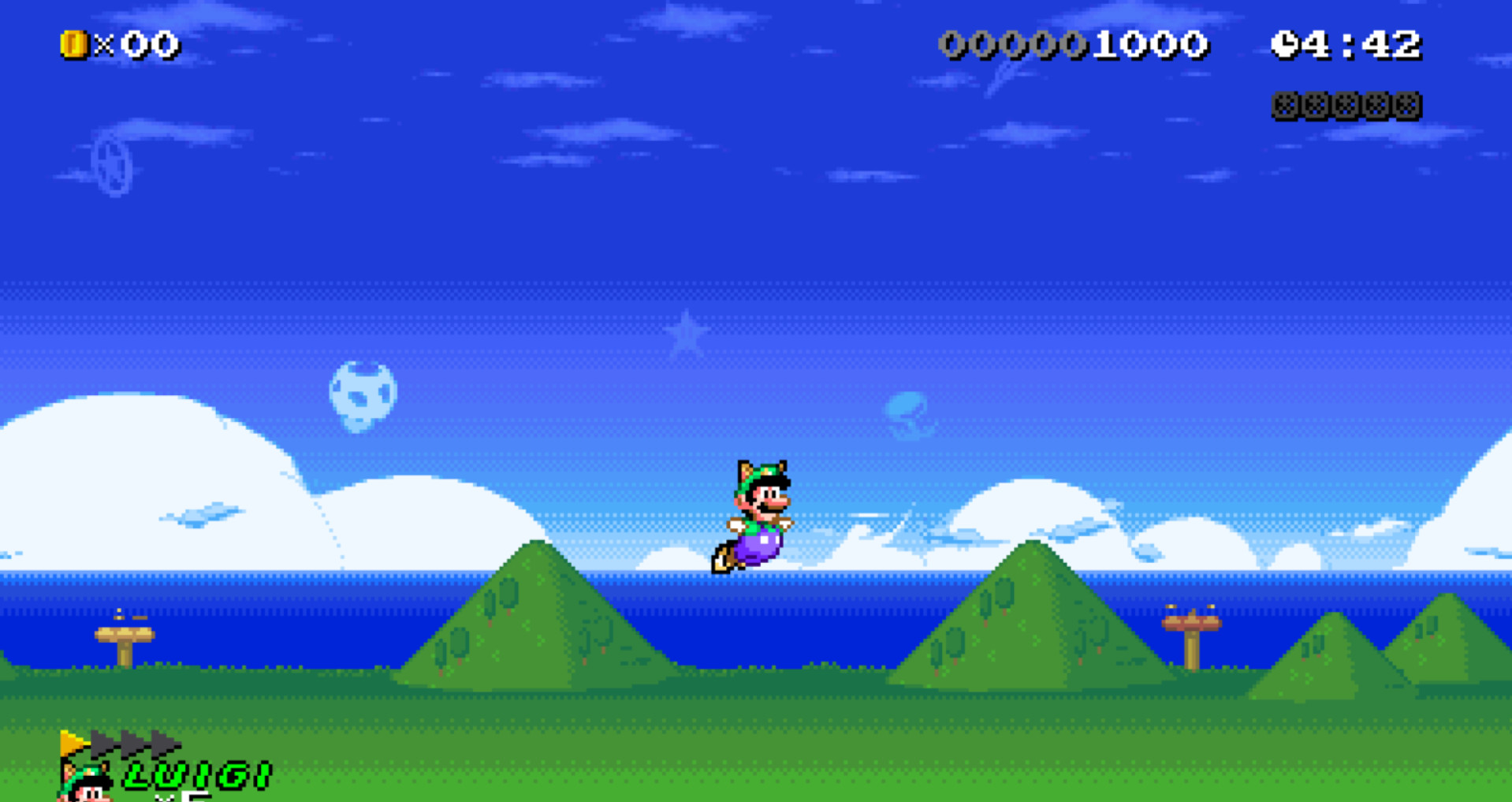Click the faint wheel shape in the top-left sky

pos(113,166)
